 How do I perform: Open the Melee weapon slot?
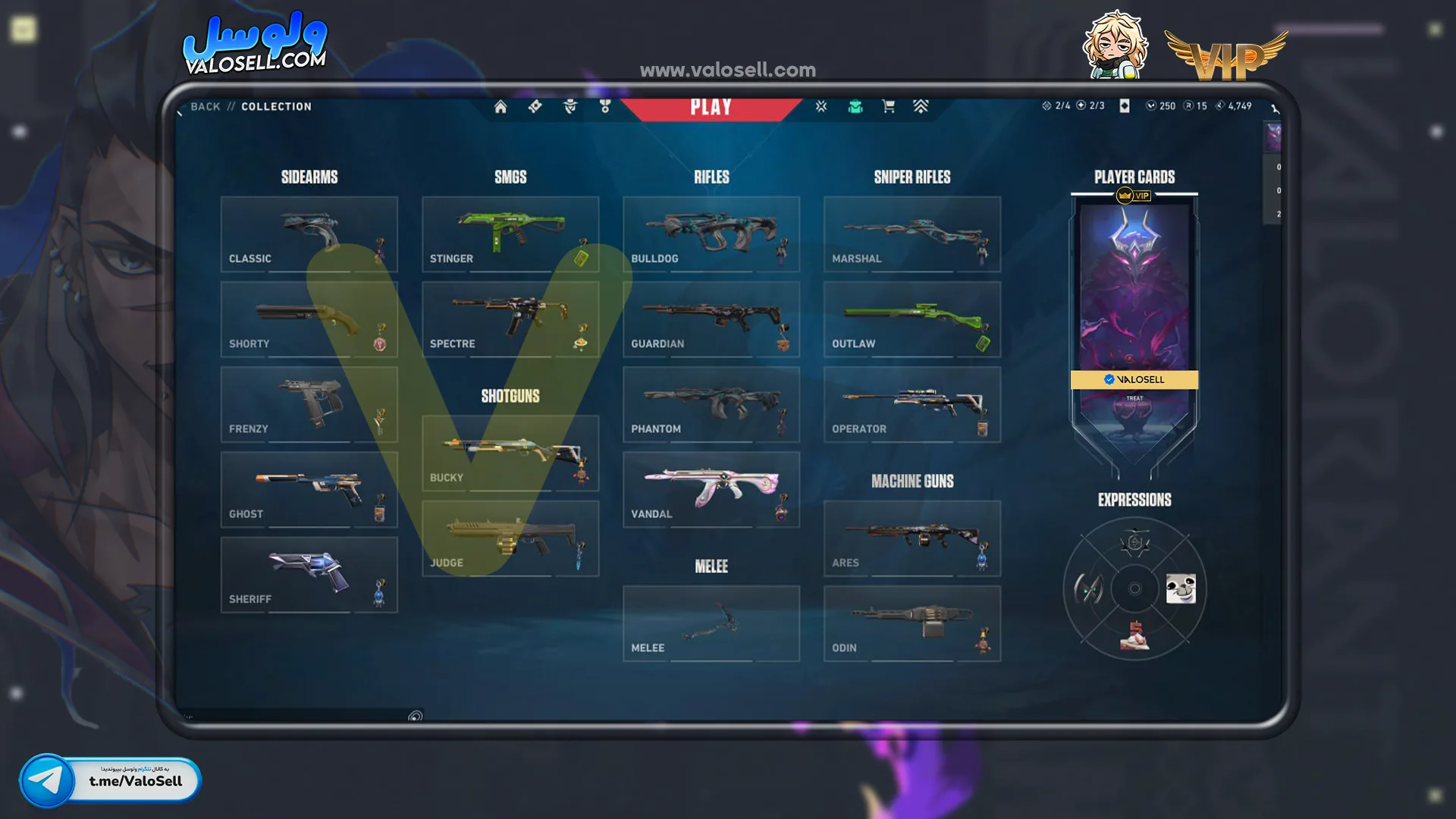(x=711, y=623)
